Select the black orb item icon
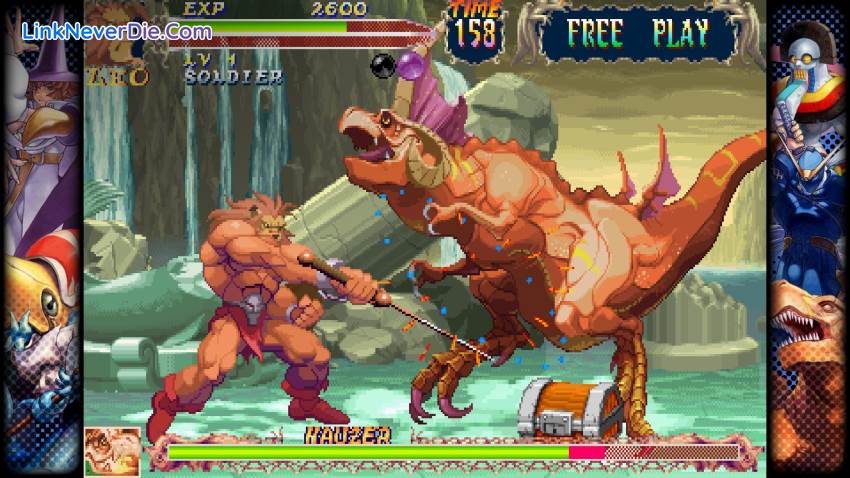 pos(382,66)
